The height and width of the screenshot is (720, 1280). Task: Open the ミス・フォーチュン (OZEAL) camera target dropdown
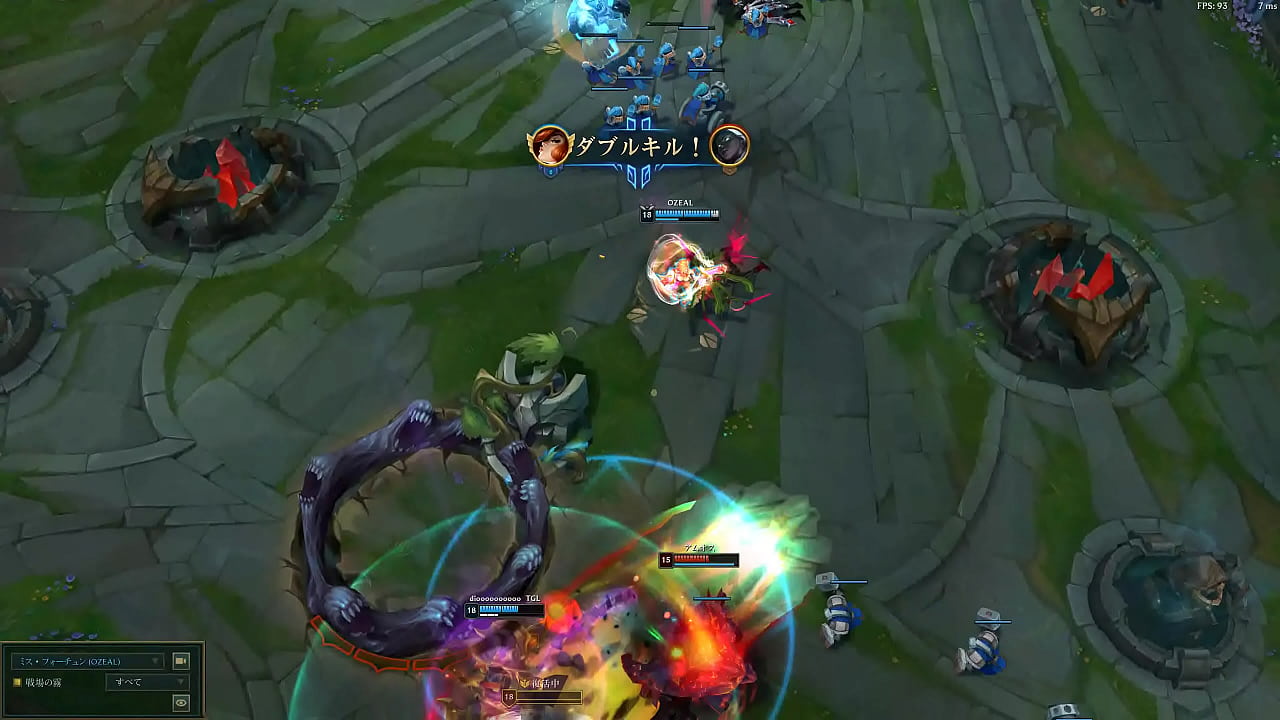[87, 661]
